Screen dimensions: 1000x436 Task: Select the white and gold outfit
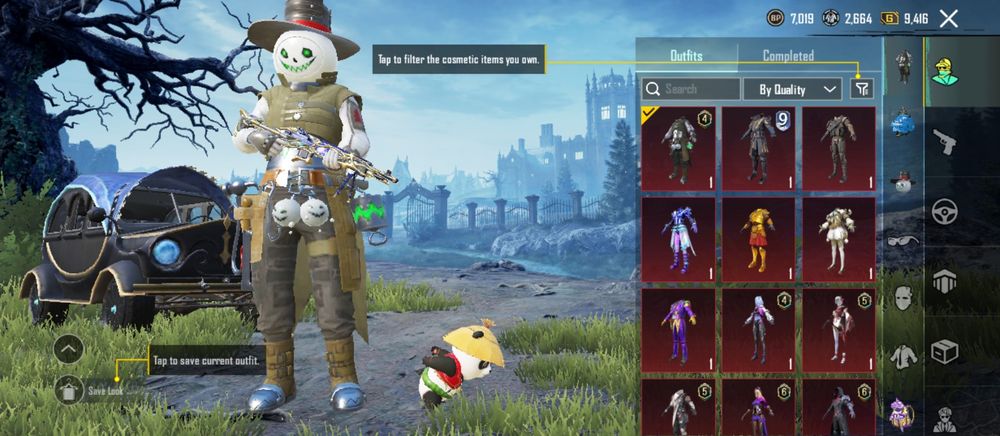[838, 239]
